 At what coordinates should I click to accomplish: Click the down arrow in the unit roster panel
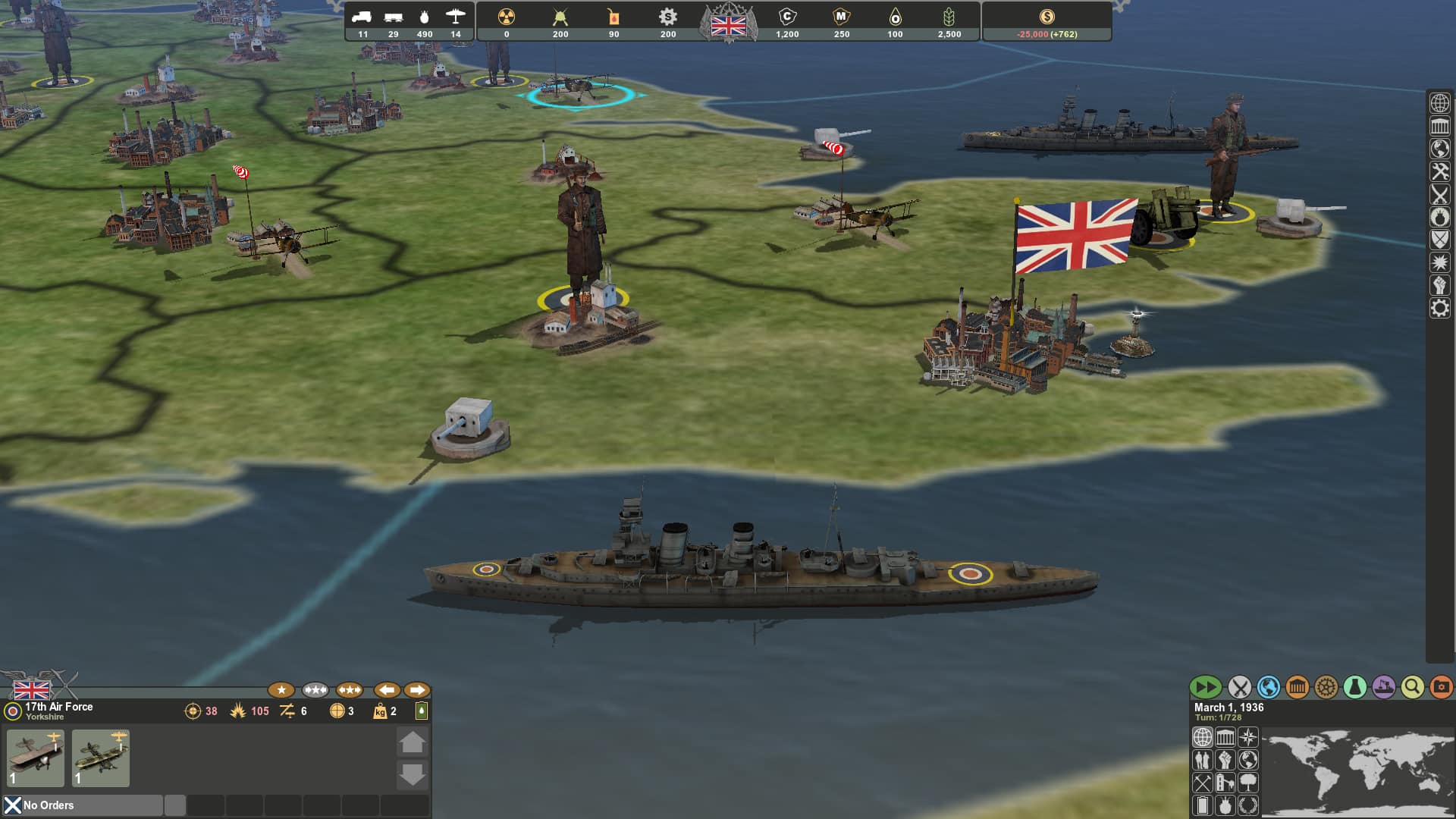[x=413, y=774]
